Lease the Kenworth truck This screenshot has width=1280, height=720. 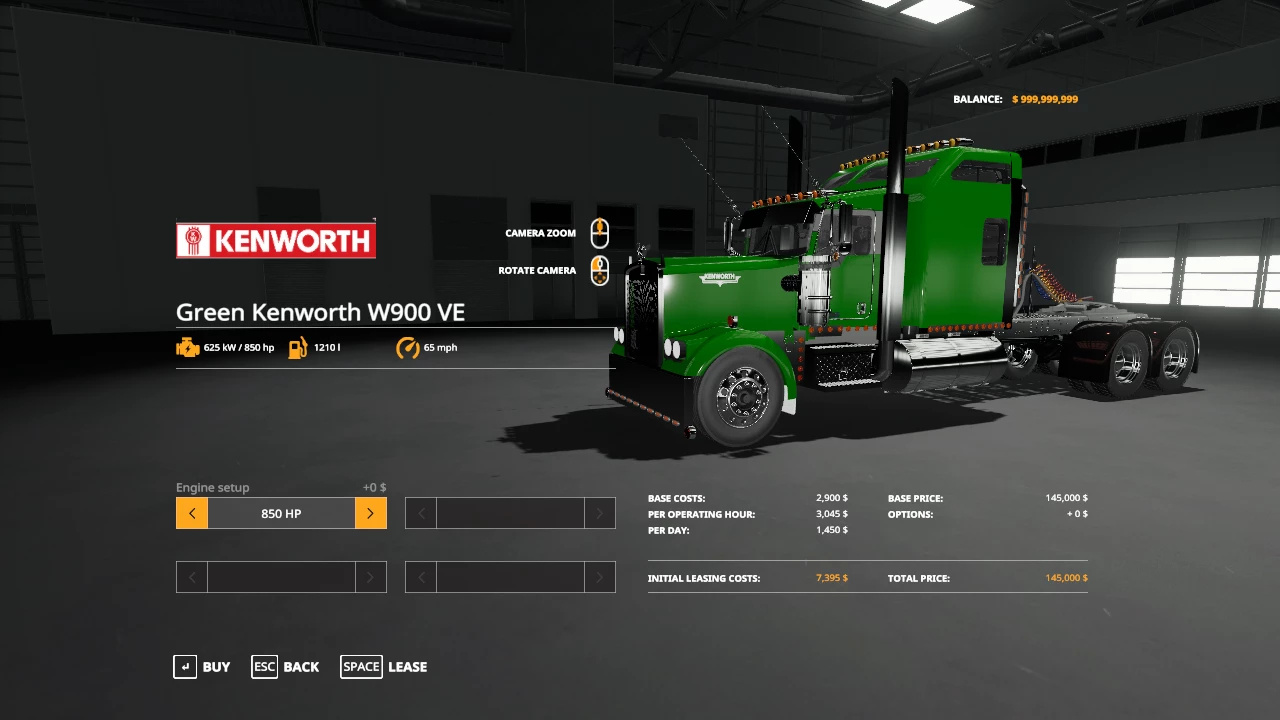tap(384, 667)
